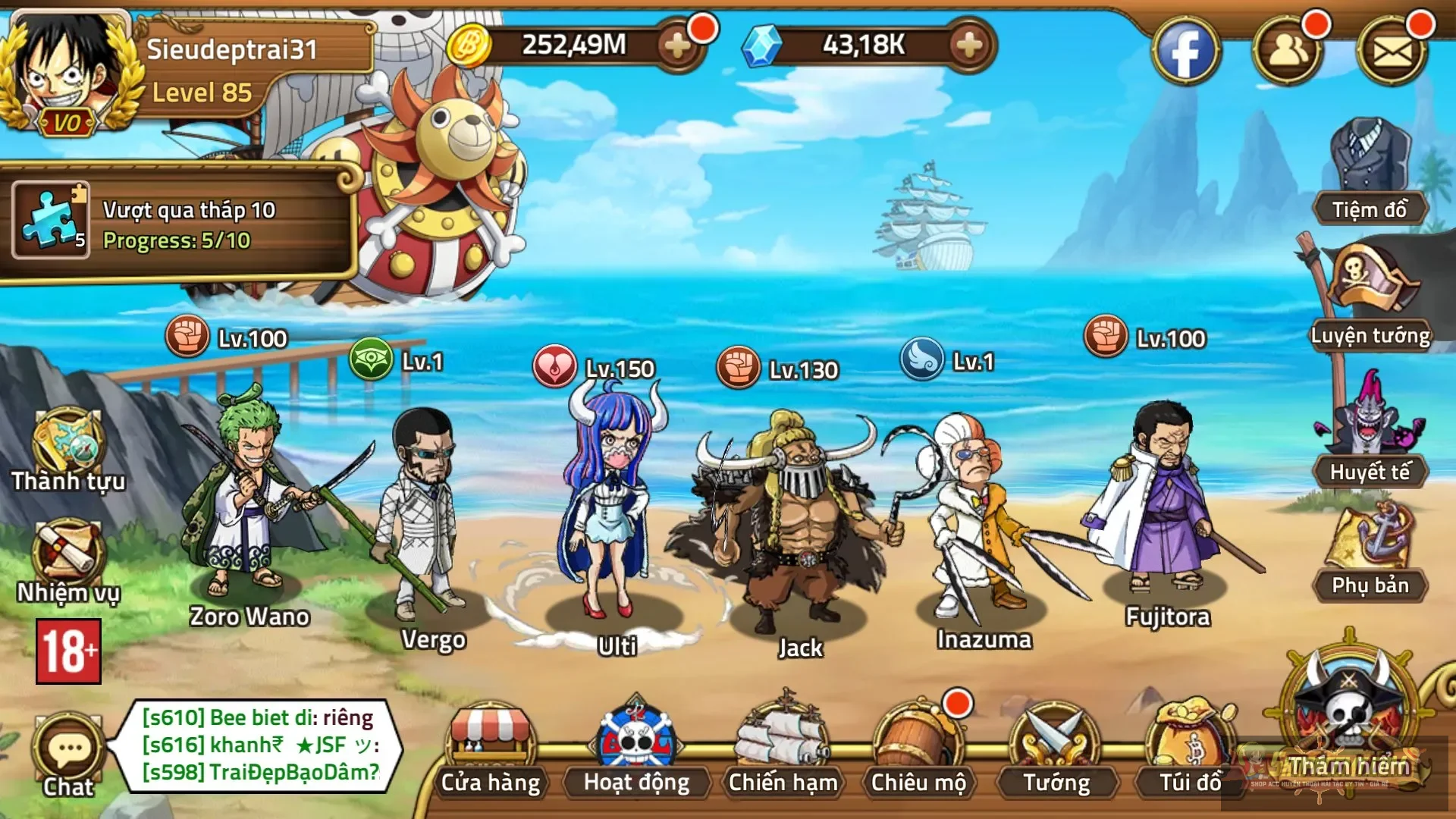Open the Túi đồ bag
The image size is (1456, 819).
(1191, 751)
